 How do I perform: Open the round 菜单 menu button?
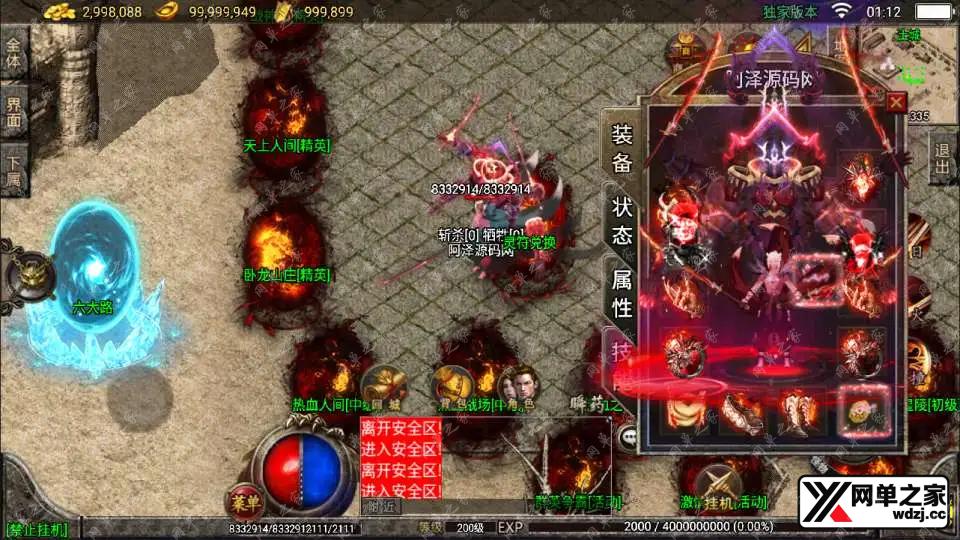239,501
